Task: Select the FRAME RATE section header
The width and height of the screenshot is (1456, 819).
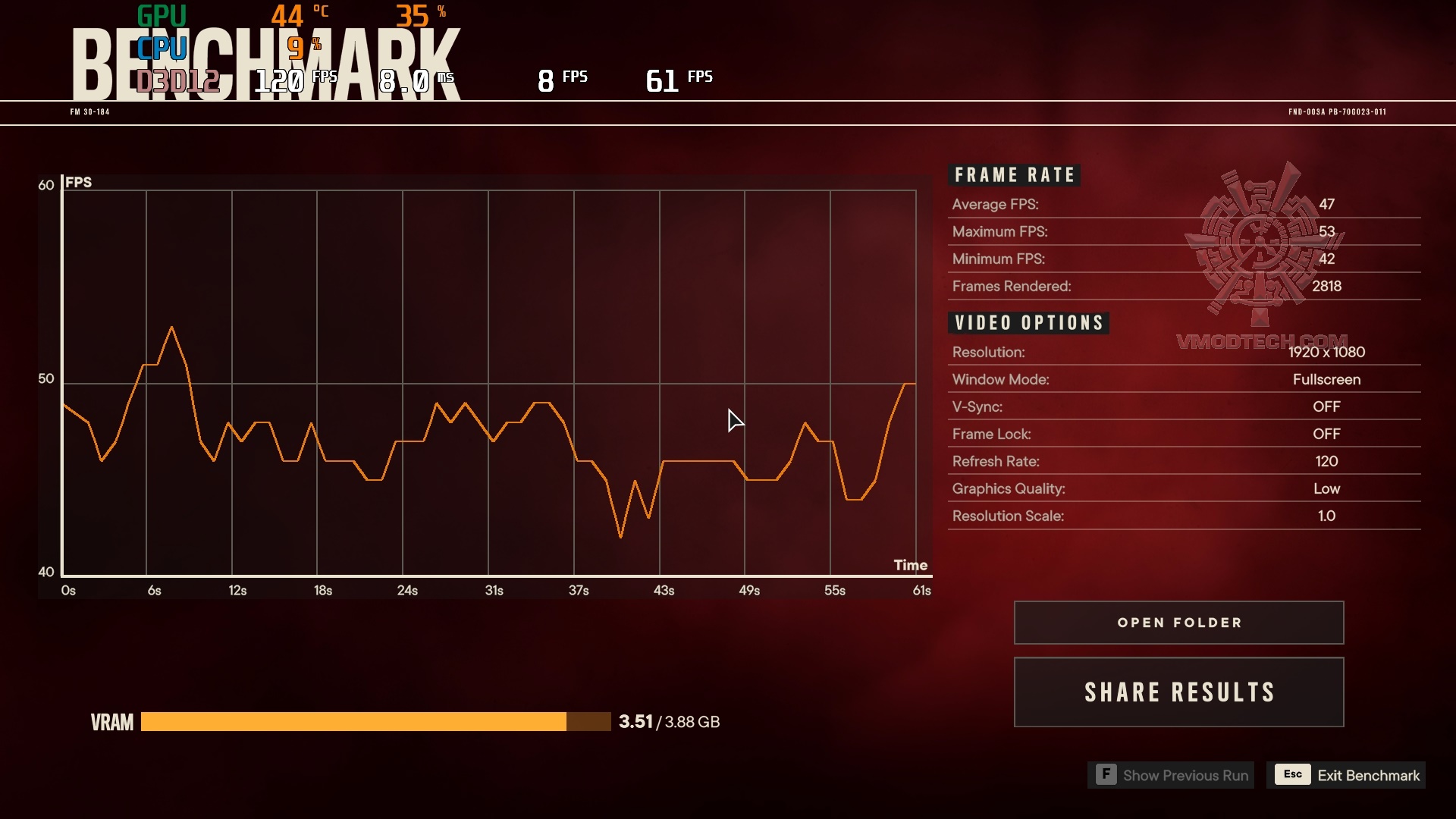Action: (x=1015, y=174)
